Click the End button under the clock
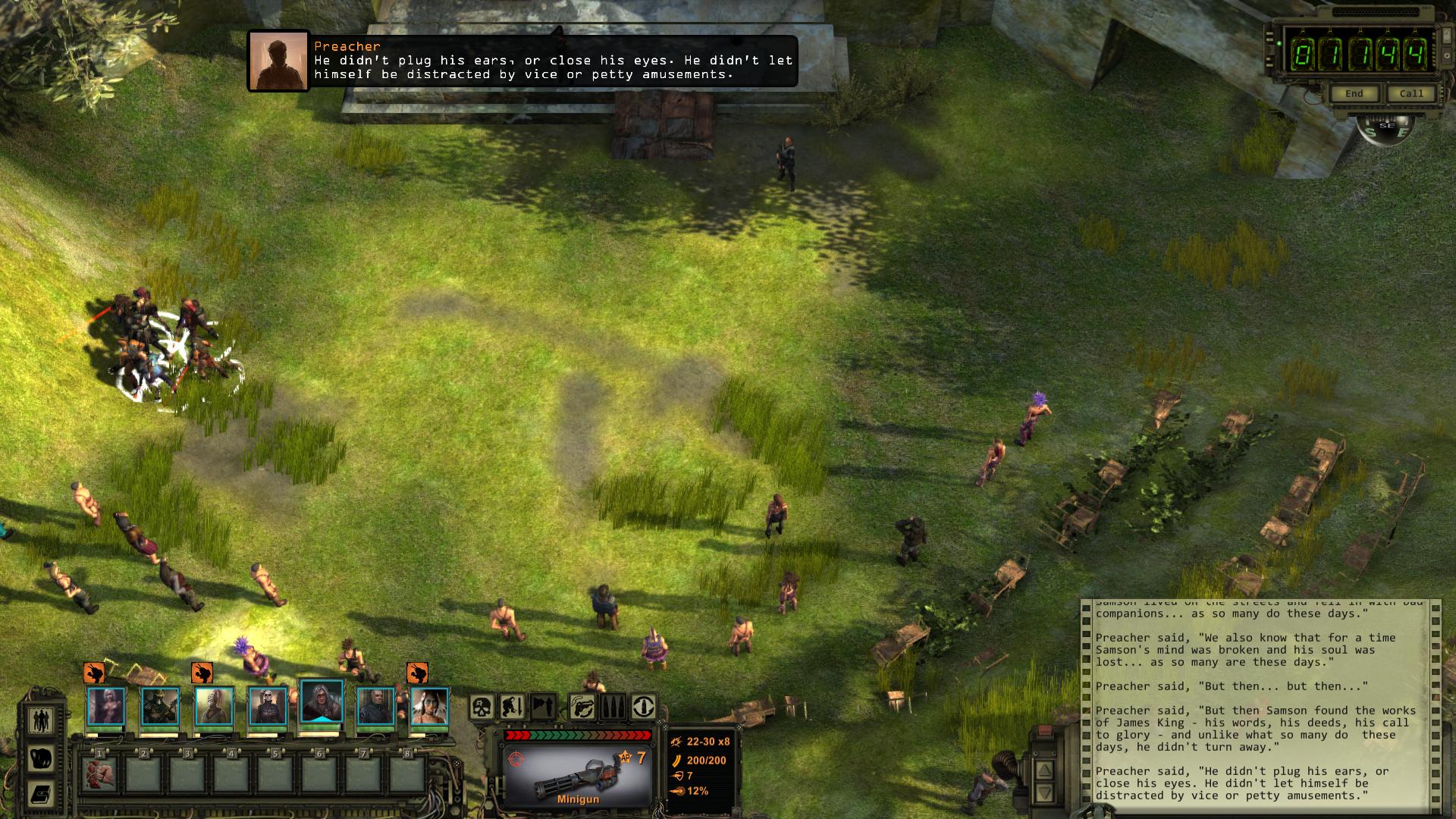 pos(1354,94)
